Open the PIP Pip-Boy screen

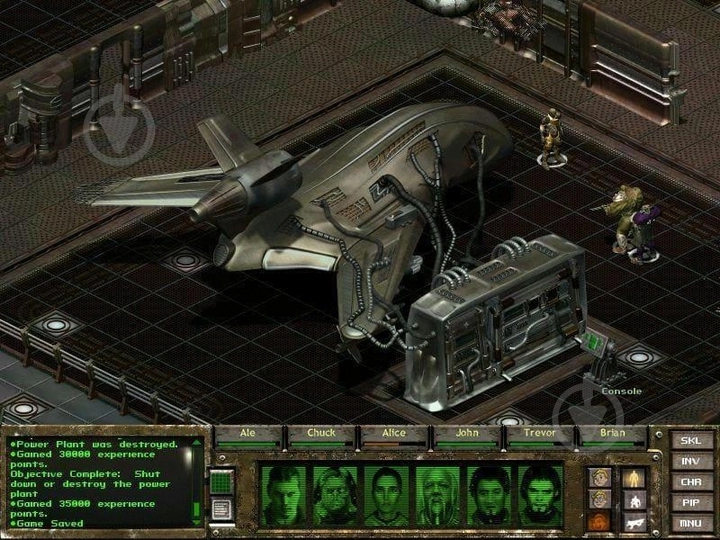pyautogui.click(x=690, y=502)
